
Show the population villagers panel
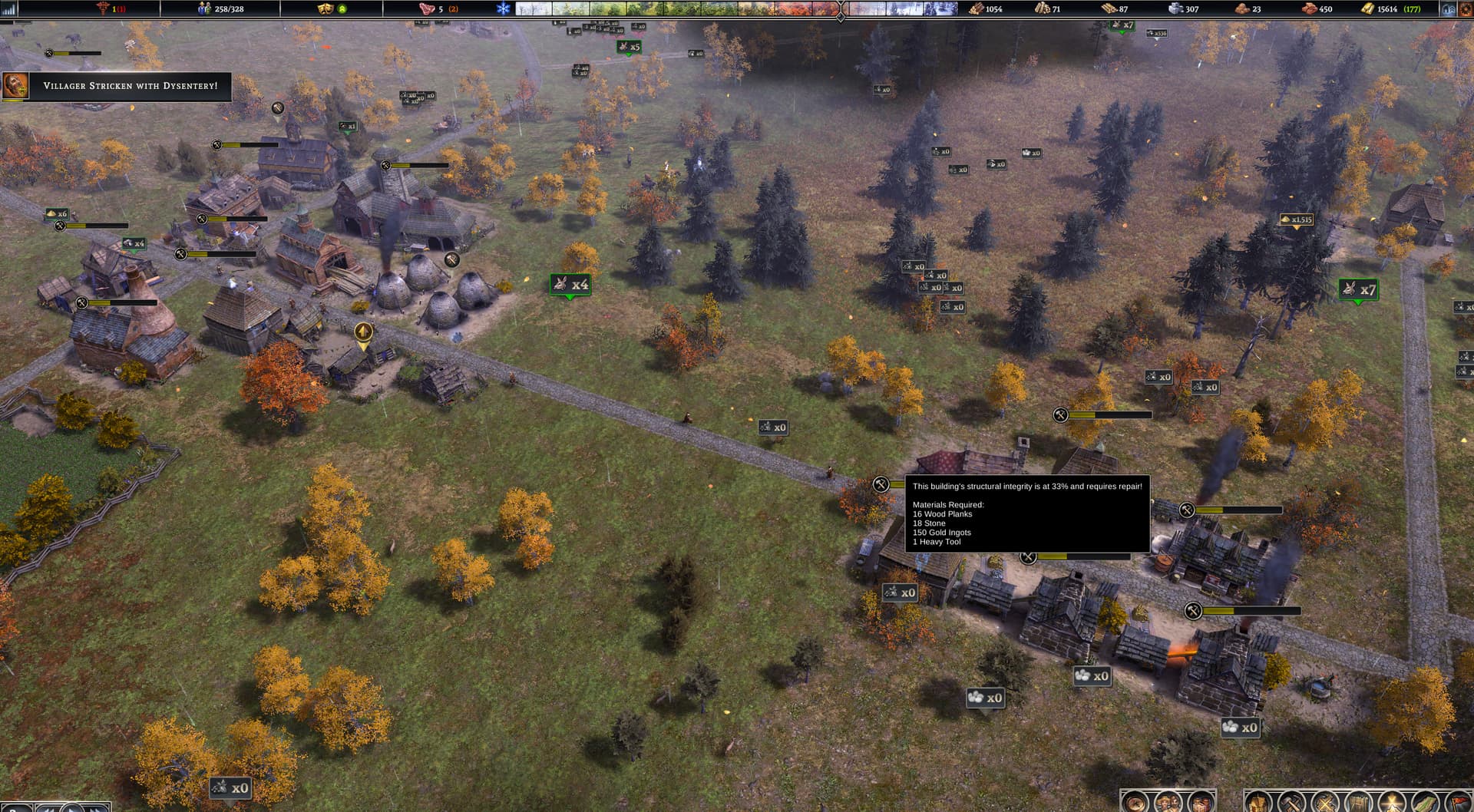(204, 8)
